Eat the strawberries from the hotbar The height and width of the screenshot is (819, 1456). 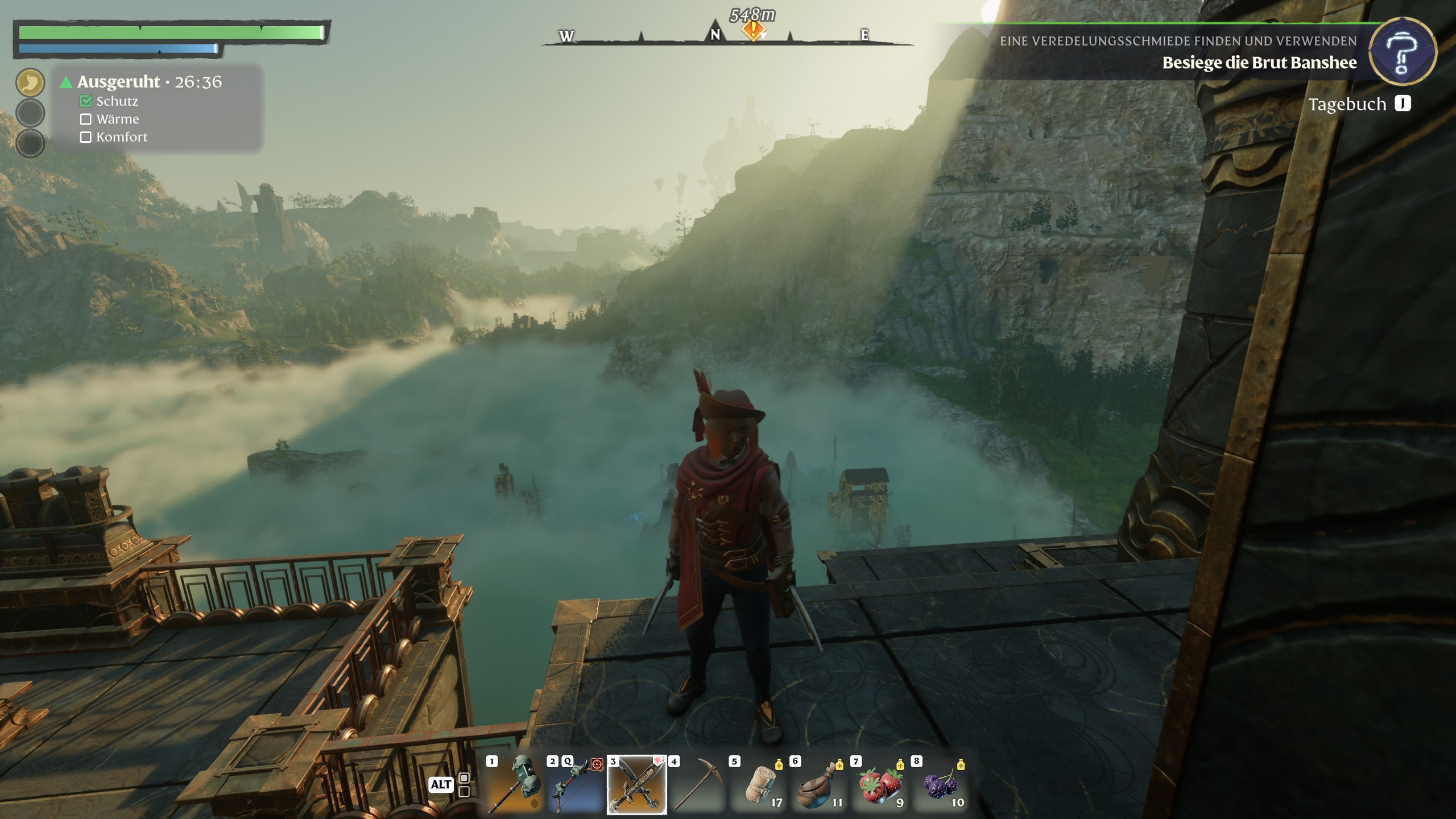pos(880,785)
